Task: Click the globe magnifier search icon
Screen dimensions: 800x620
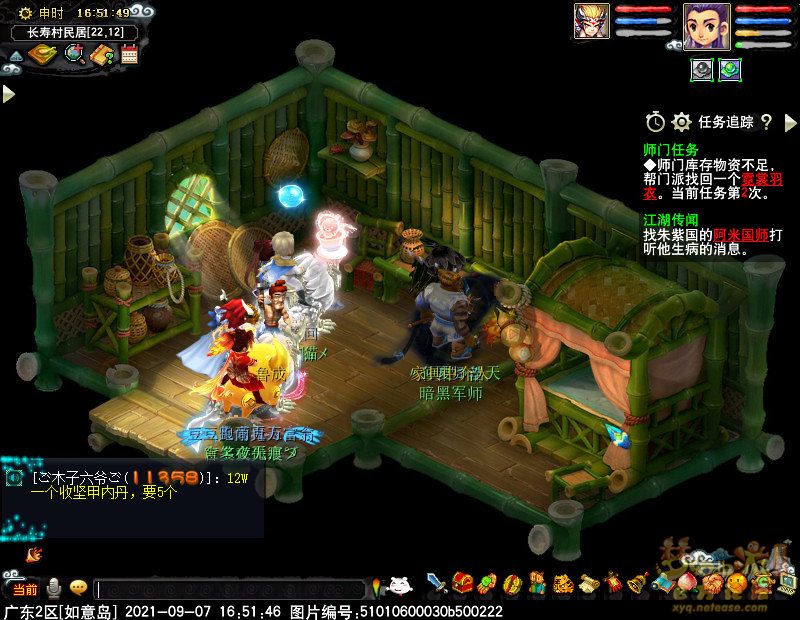Action: click(x=73, y=53)
